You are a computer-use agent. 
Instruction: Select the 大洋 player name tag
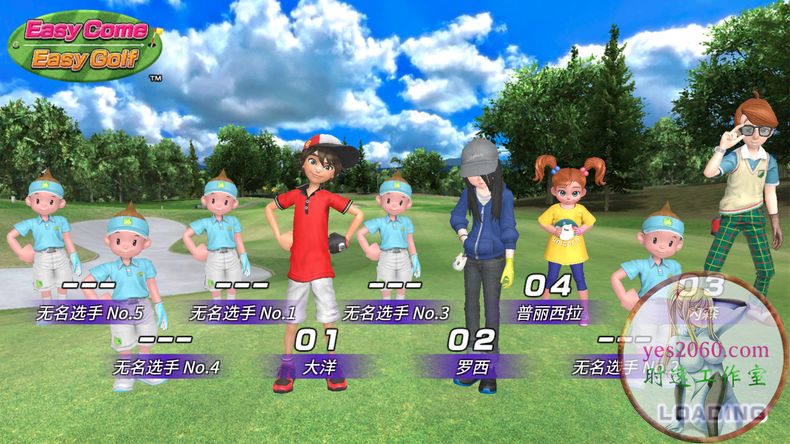point(319,367)
